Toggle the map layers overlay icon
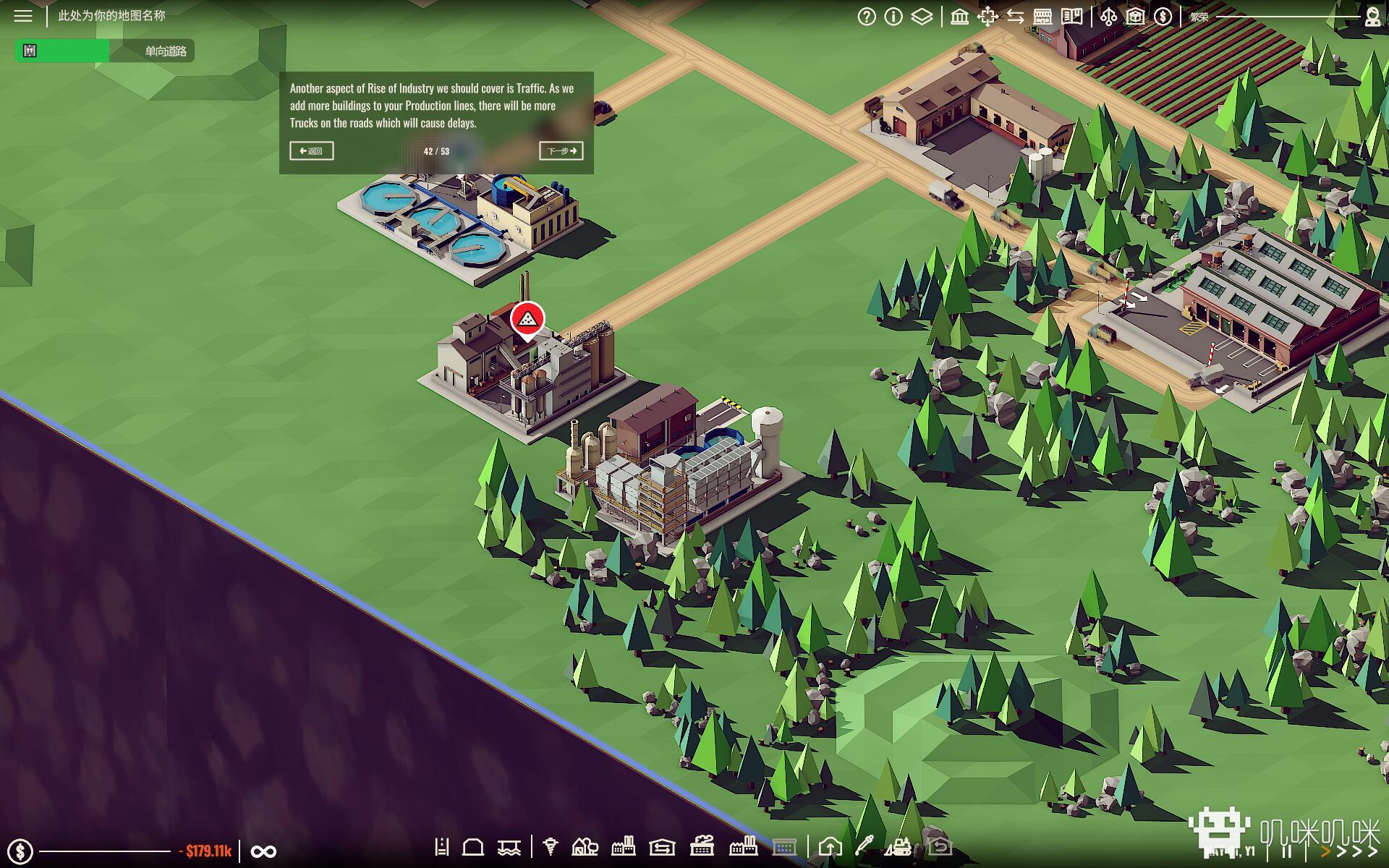The image size is (1389, 868). pos(922,17)
